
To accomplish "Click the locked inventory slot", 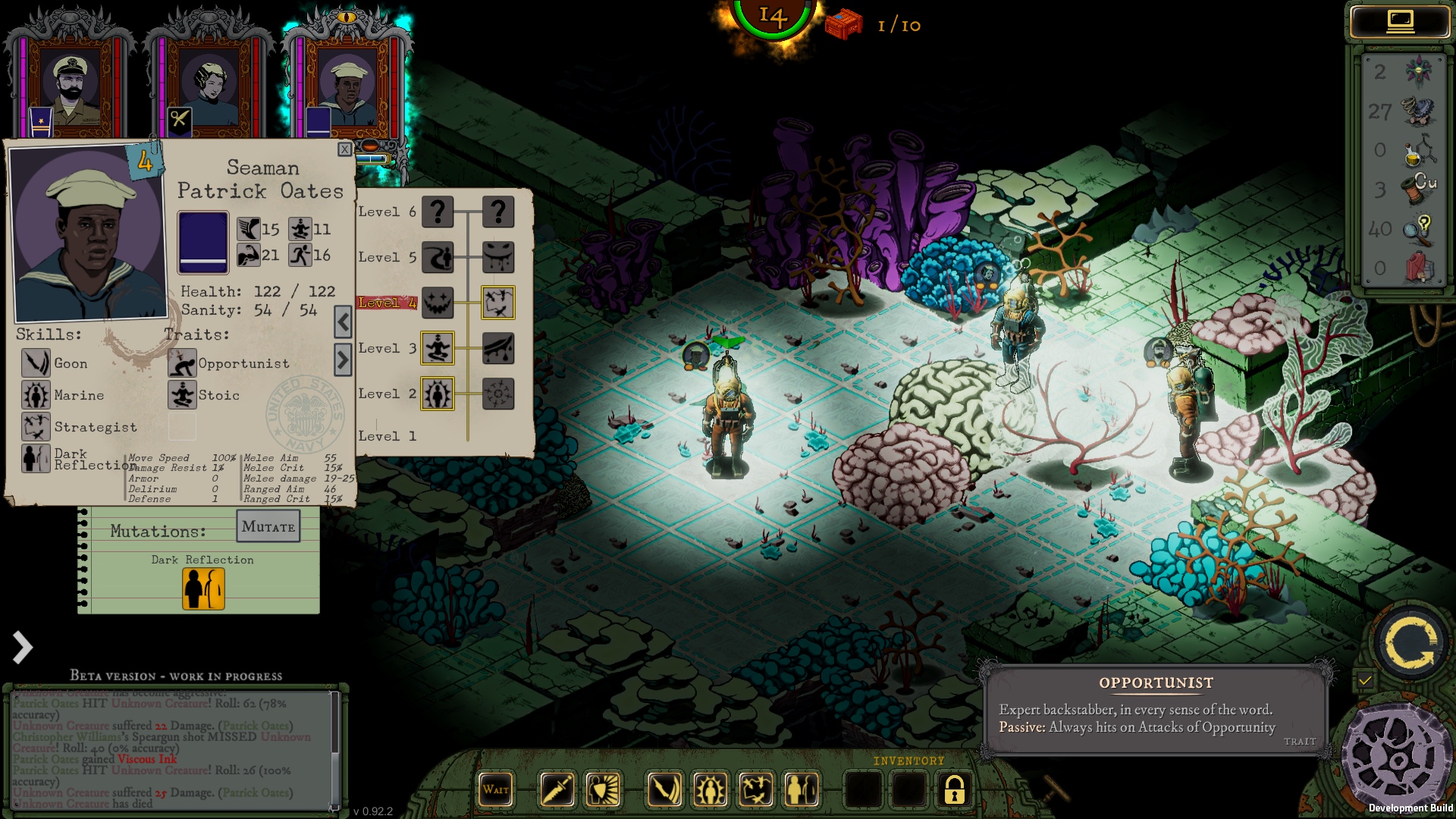I will pyautogui.click(x=954, y=789).
